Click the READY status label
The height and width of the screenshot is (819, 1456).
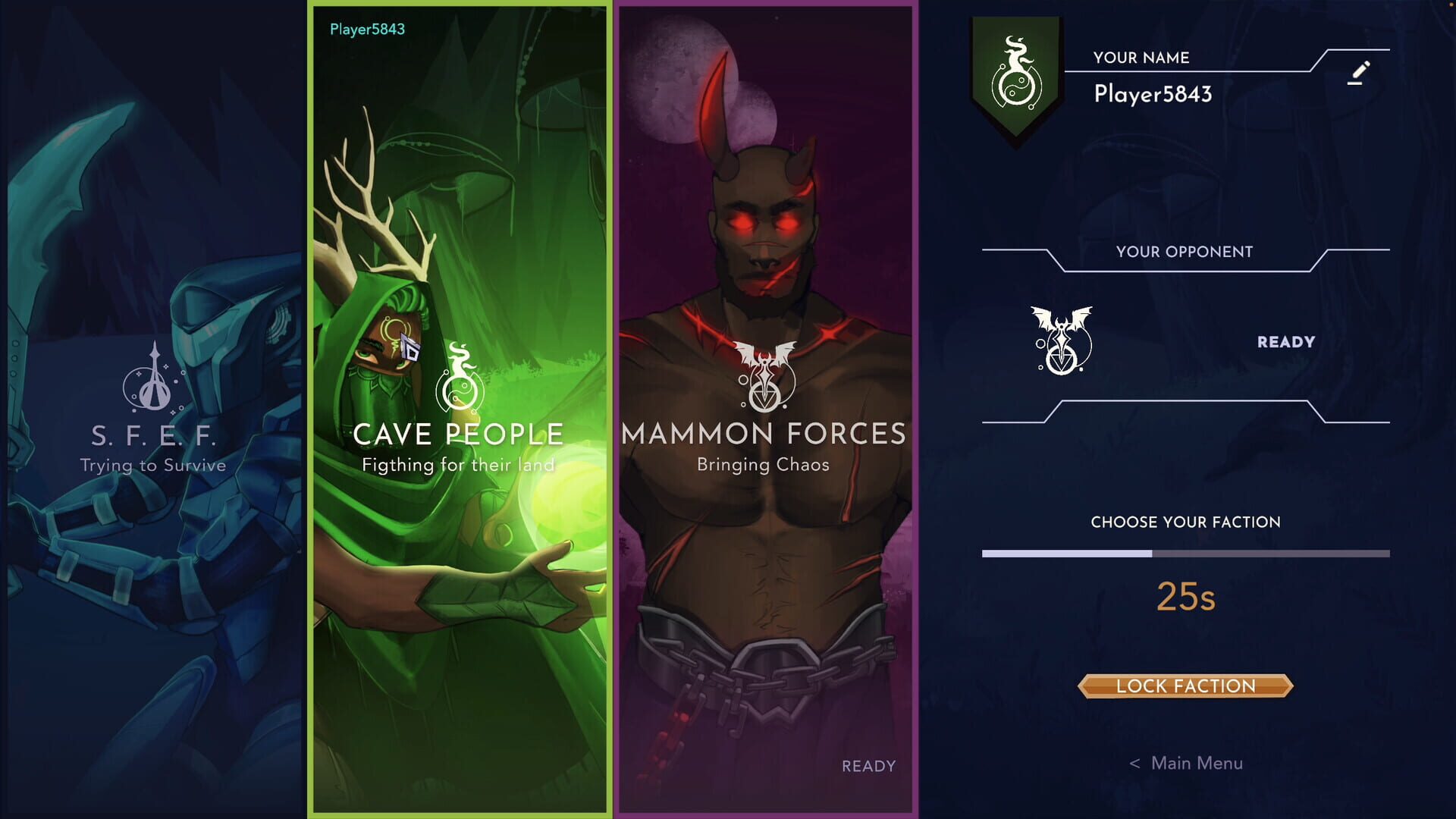point(1285,341)
